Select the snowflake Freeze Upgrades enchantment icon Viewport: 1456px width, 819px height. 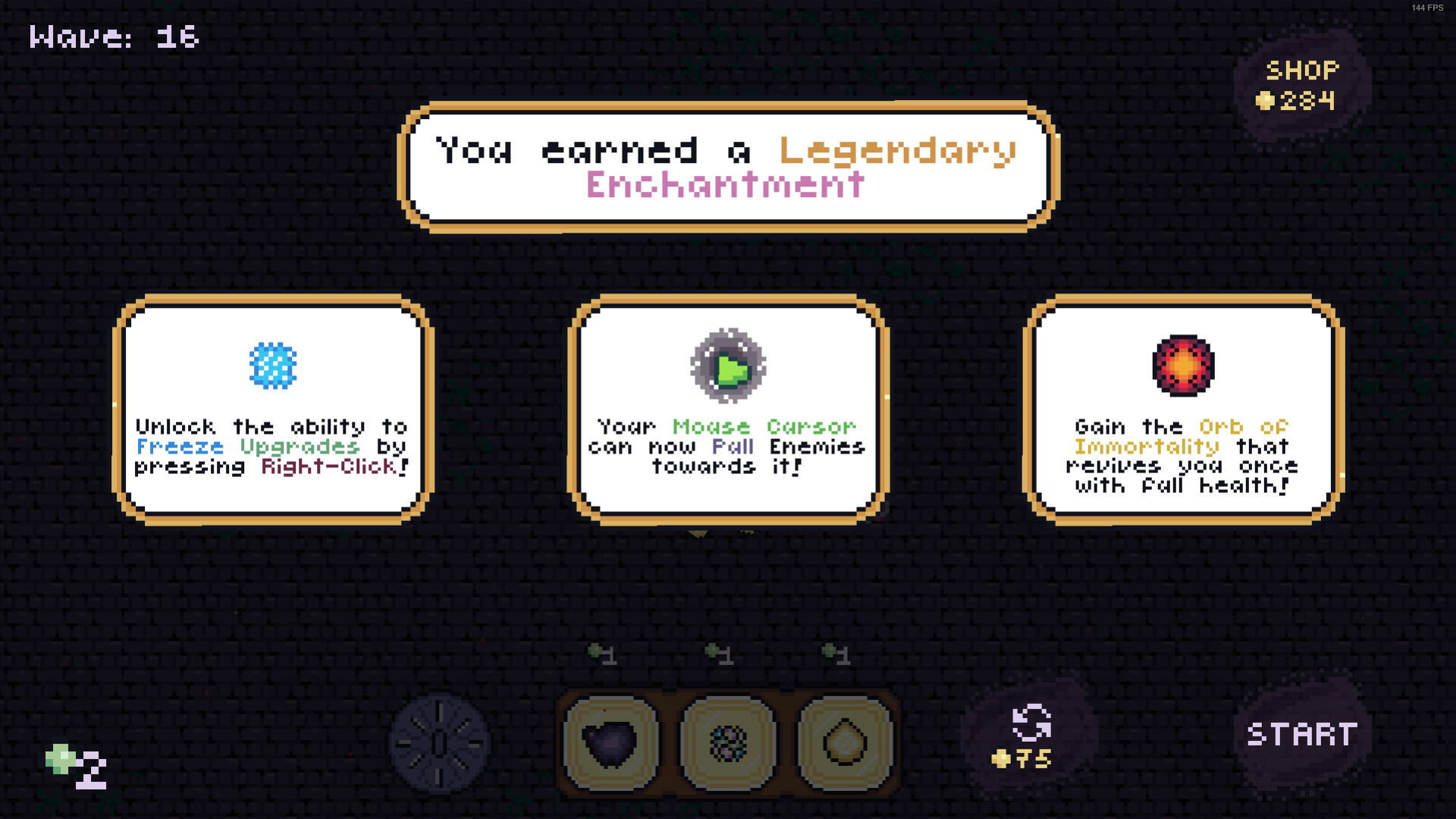tap(273, 365)
